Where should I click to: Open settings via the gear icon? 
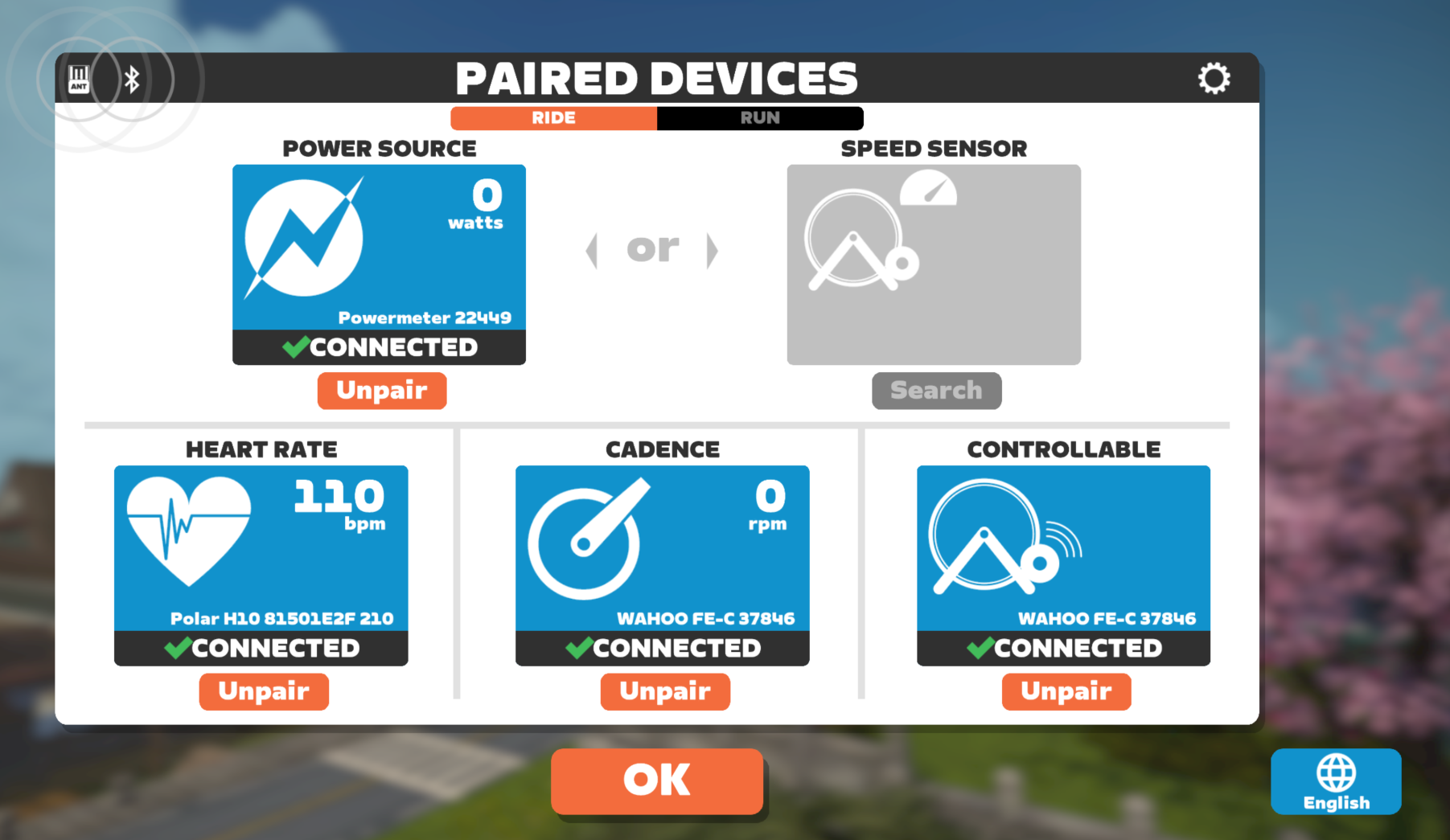click(1214, 79)
